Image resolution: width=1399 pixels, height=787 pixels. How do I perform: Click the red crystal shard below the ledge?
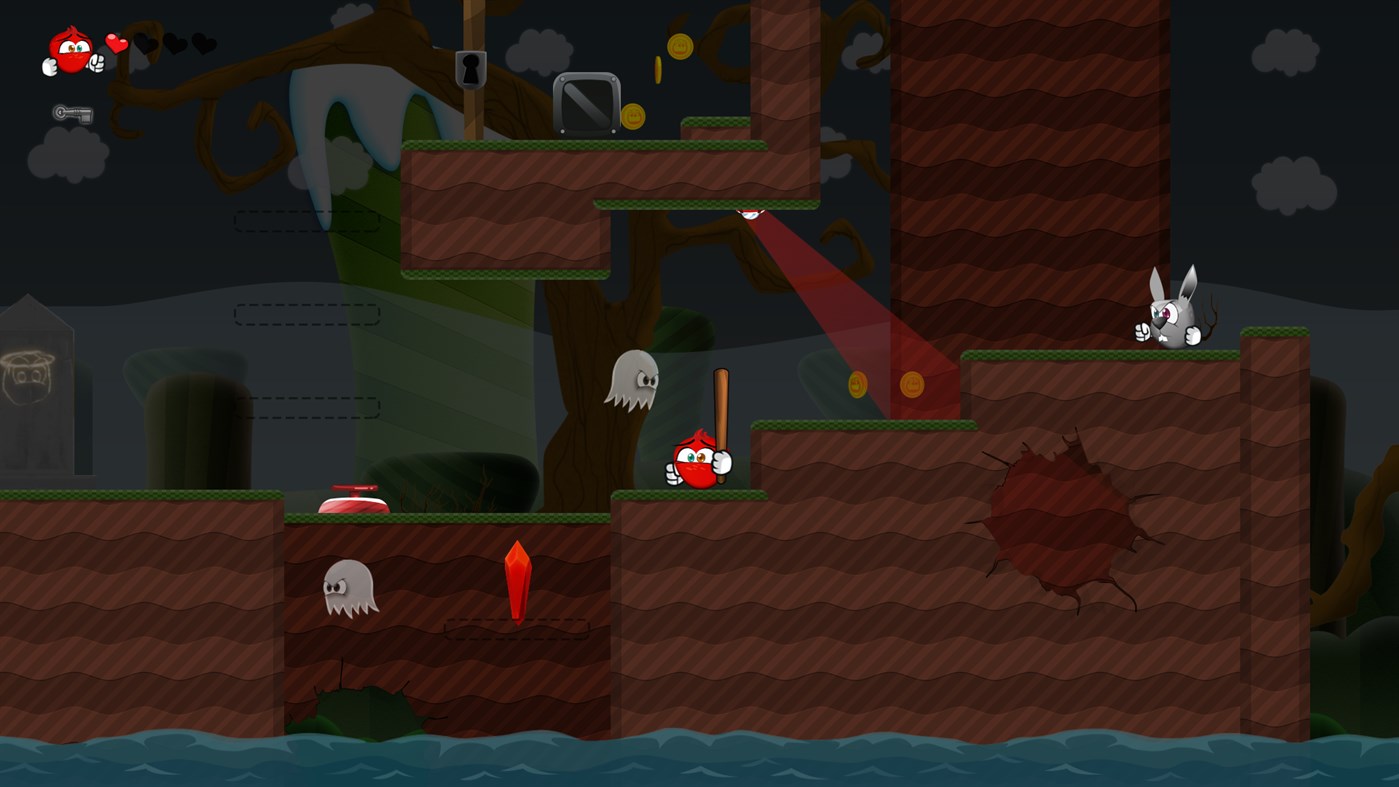518,583
